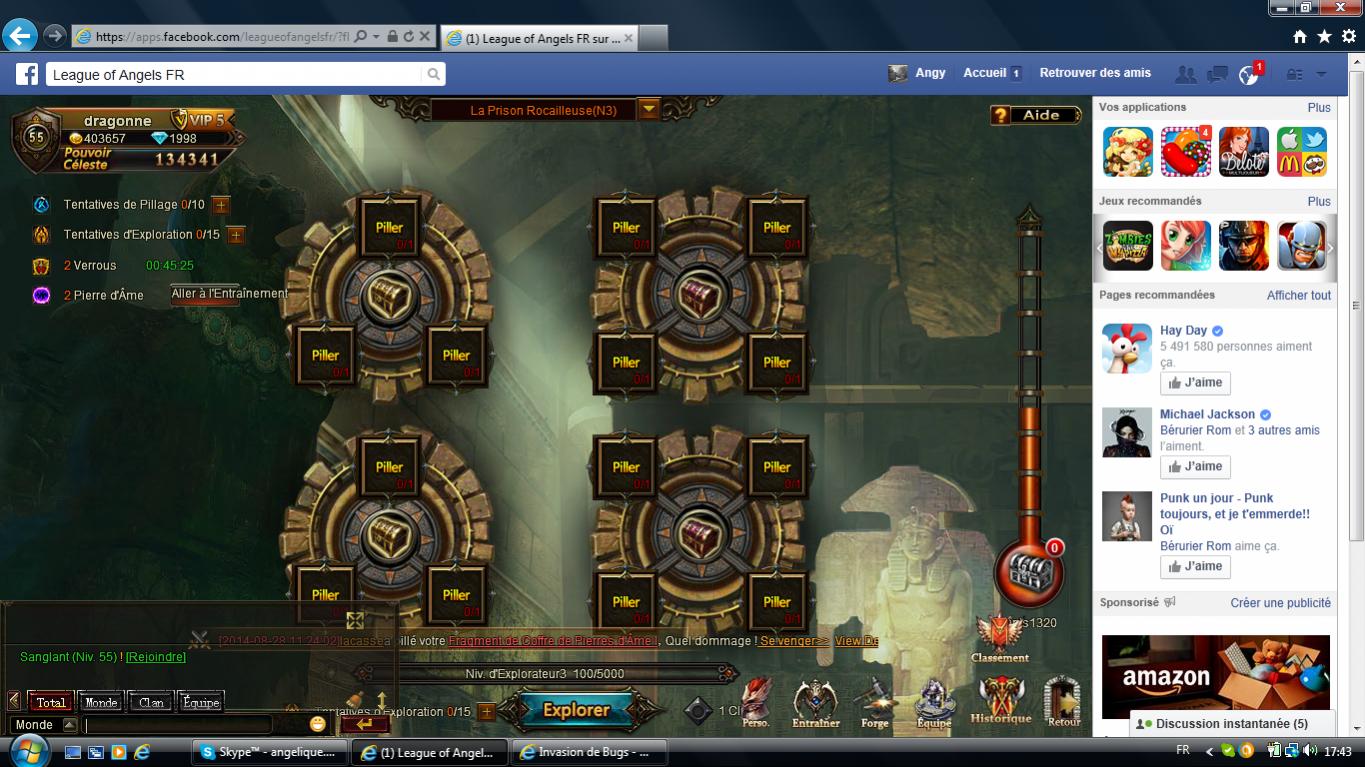The image size is (1365, 767).
Task: Select the Monde chat tab
Action: pos(101,702)
